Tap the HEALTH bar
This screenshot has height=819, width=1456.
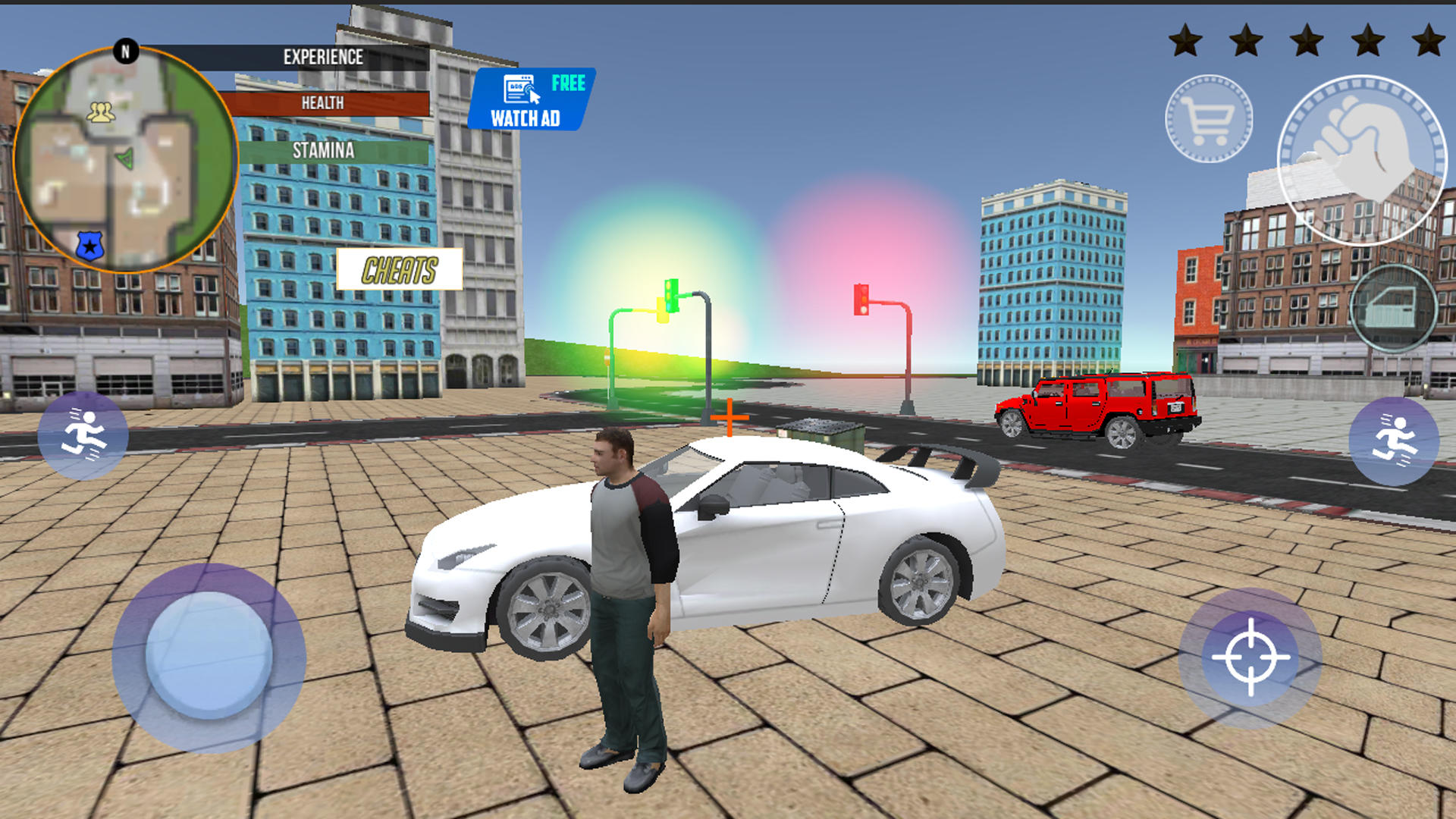(x=326, y=104)
